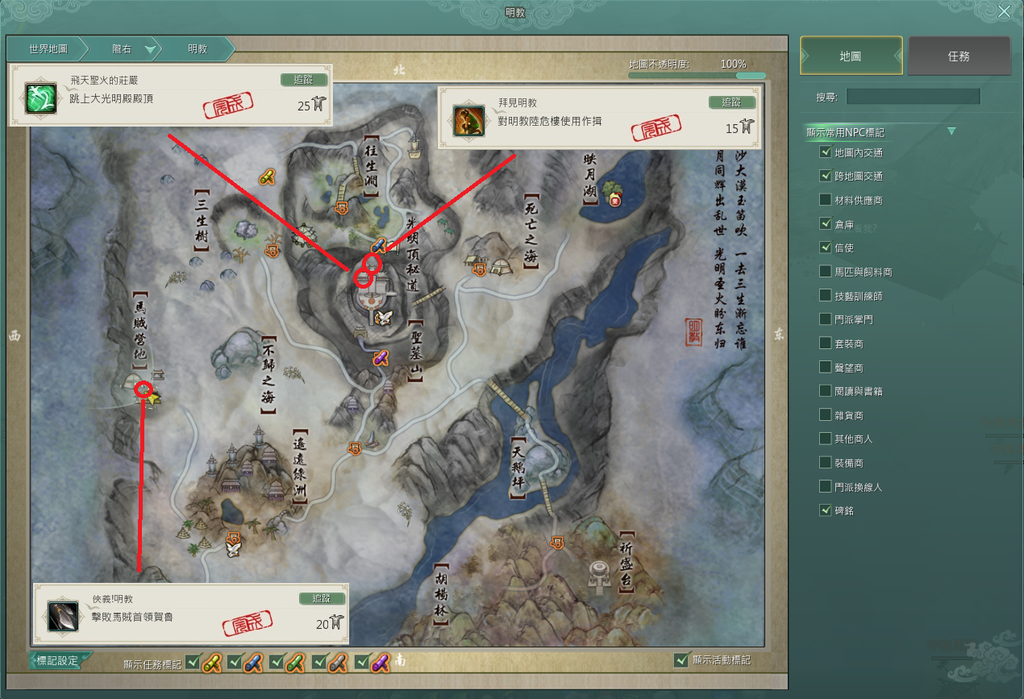1024x699 pixels.
Task: Open the 隴右 region dropdown
Action: pyautogui.click(x=150, y=48)
